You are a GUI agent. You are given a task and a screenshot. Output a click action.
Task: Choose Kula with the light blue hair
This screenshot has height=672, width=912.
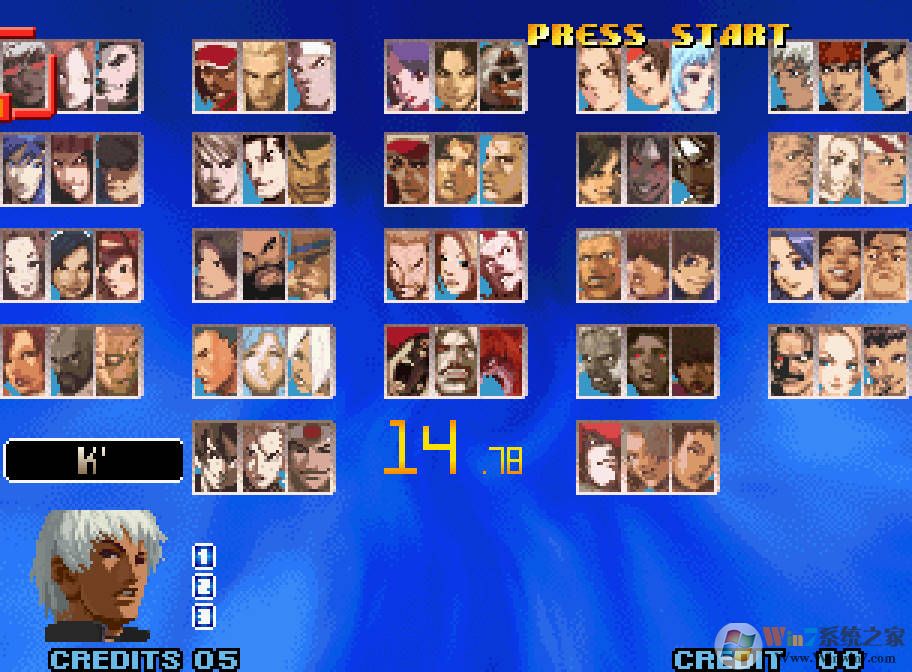(694, 76)
